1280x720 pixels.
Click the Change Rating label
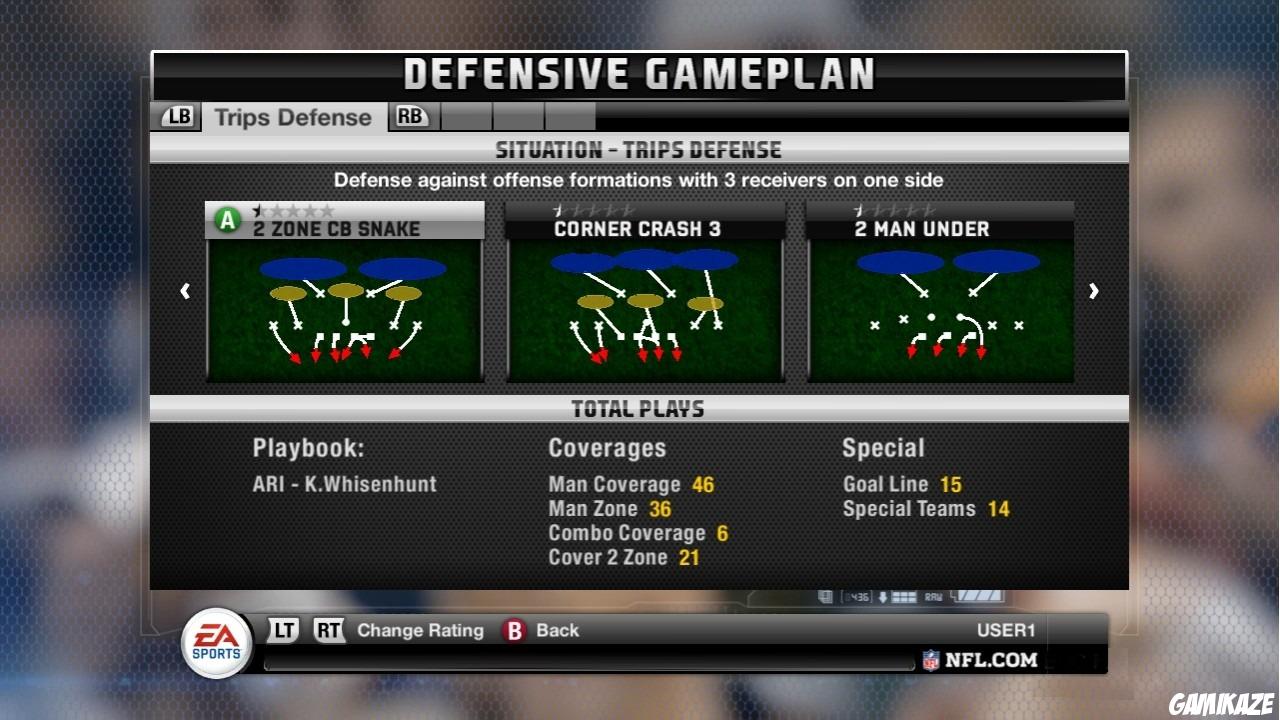pyautogui.click(x=422, y=630)
